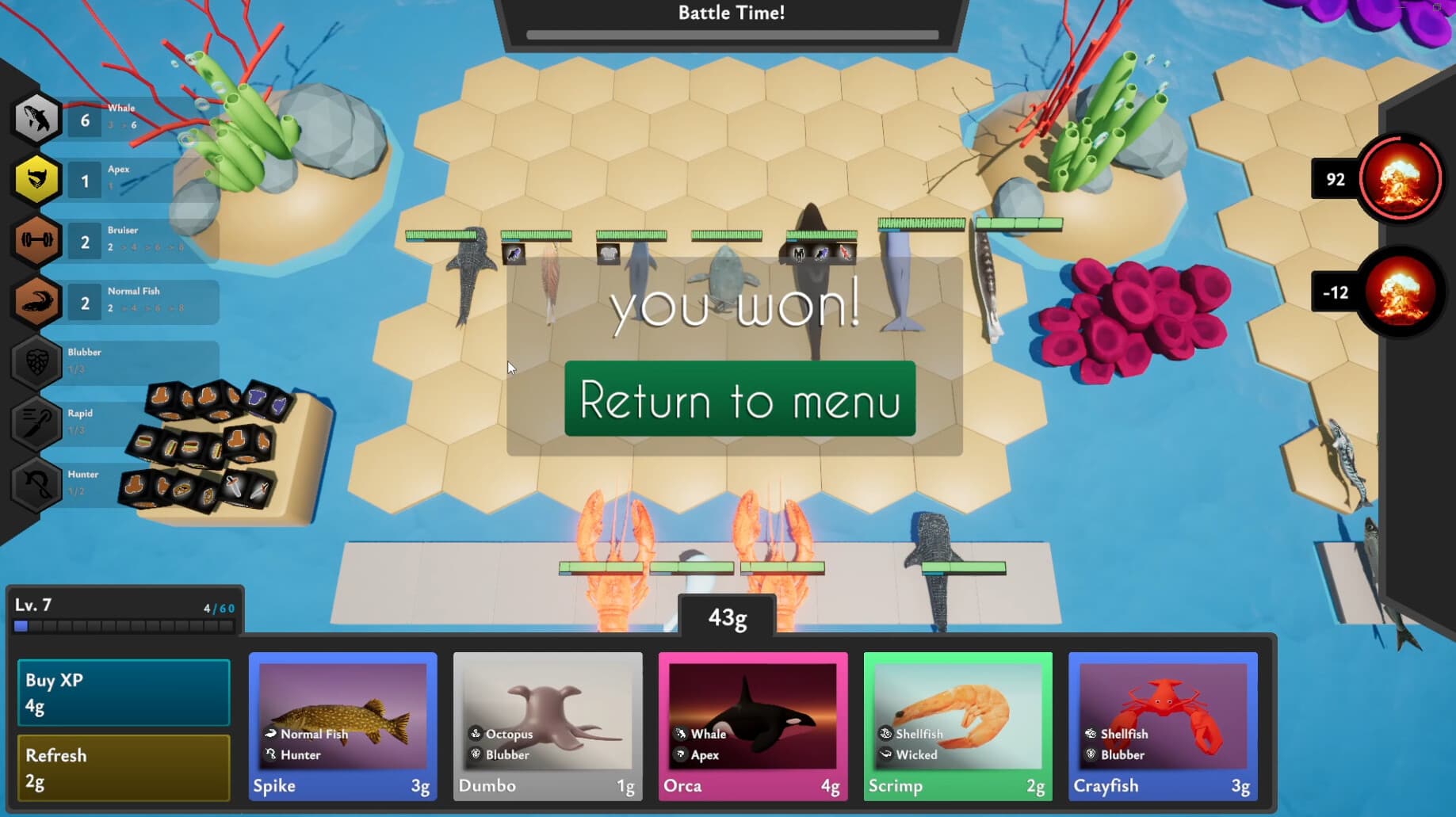Click the yellow Apex synergy icon
This screenshot has height=817, width=1456.
(x=35, y=180)
